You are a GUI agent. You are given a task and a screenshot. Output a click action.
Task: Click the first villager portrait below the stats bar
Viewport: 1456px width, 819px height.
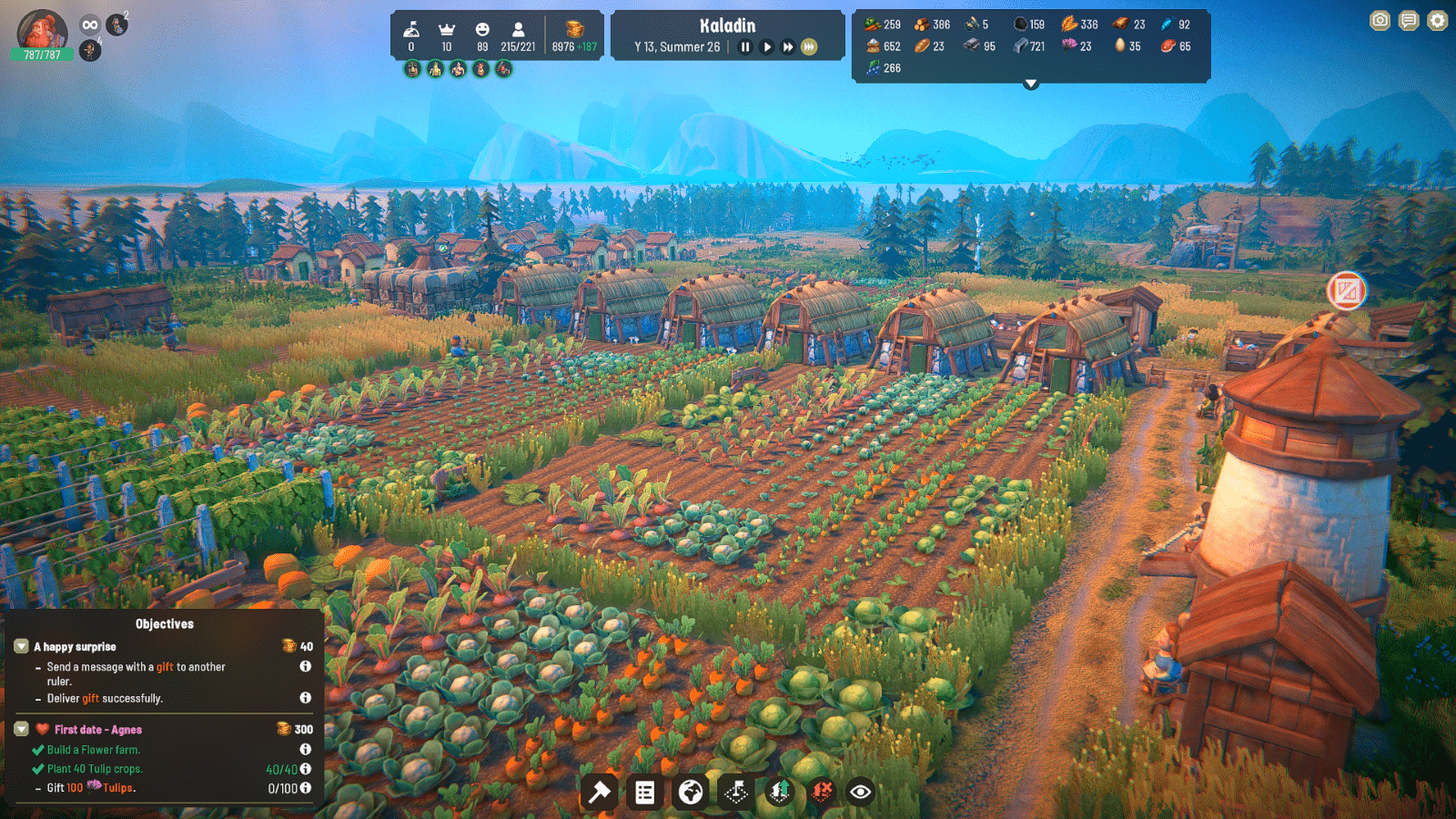(412, 66)
